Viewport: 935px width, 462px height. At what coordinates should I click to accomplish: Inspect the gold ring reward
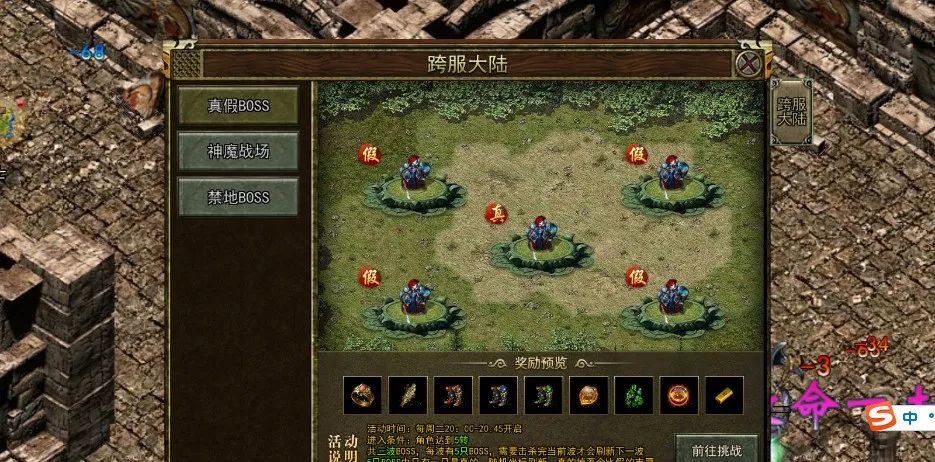point(362,394)
